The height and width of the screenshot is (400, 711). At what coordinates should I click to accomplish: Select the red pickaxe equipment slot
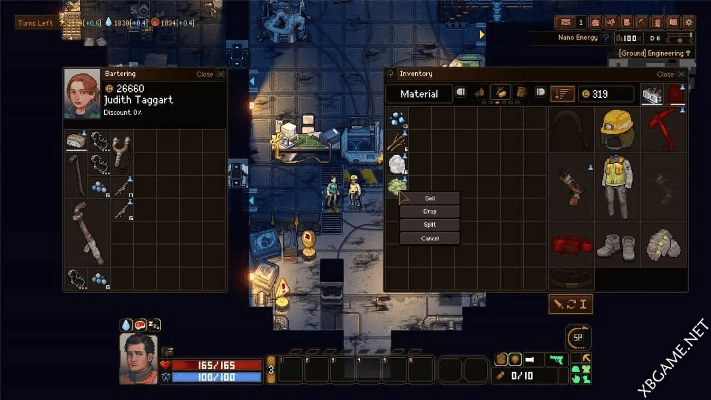[665, 128]
